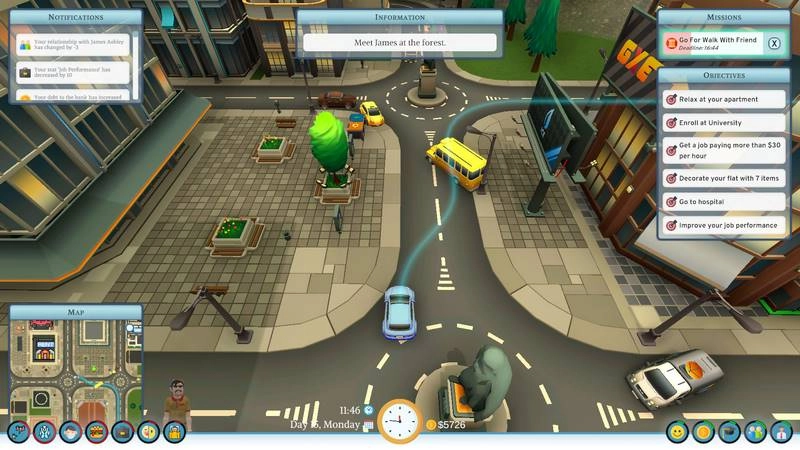
Task: Click the city minimap
Action: coord(75,366)
